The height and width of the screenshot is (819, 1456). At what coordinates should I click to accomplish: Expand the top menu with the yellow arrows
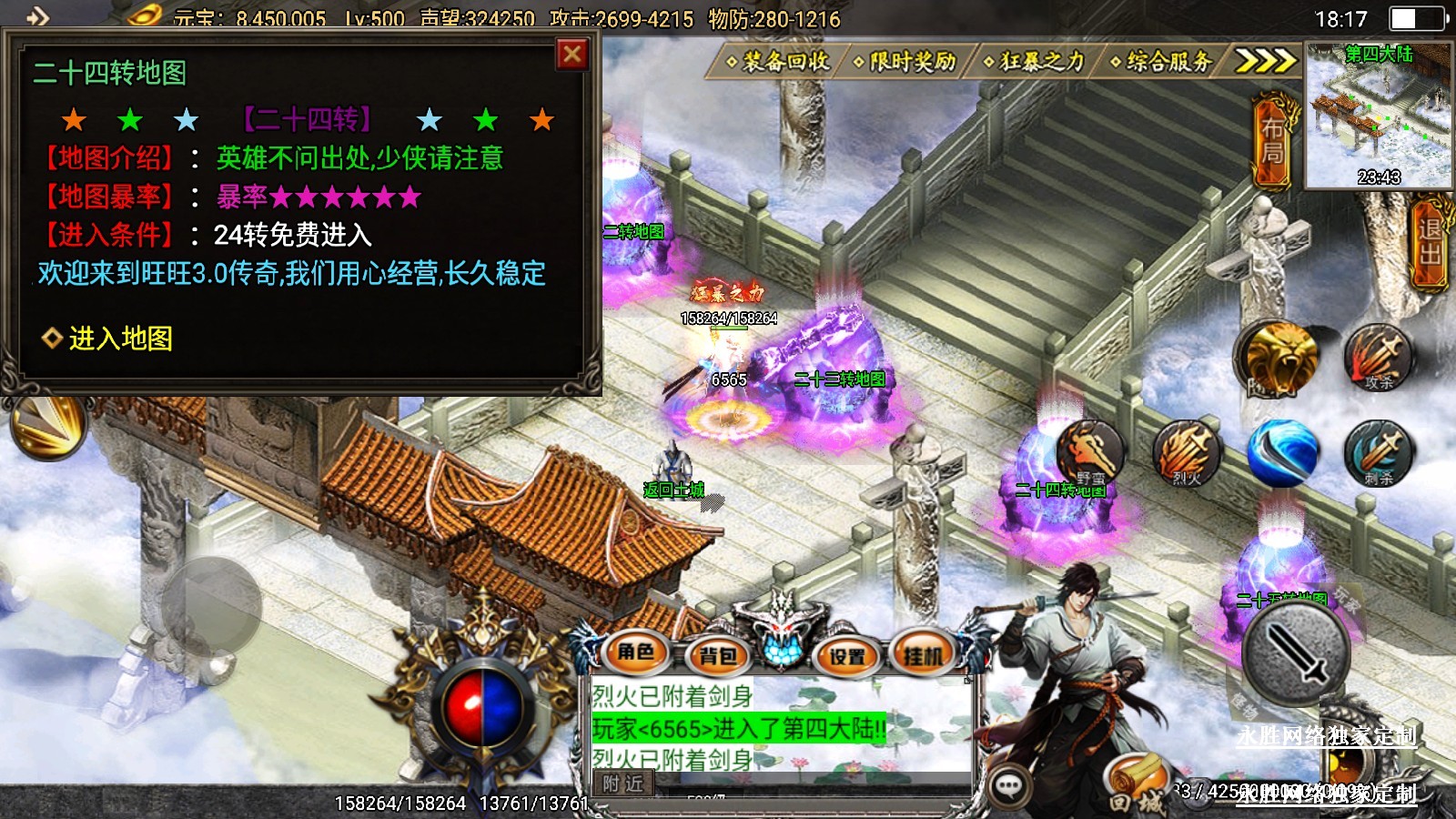tap(1265, 61)
